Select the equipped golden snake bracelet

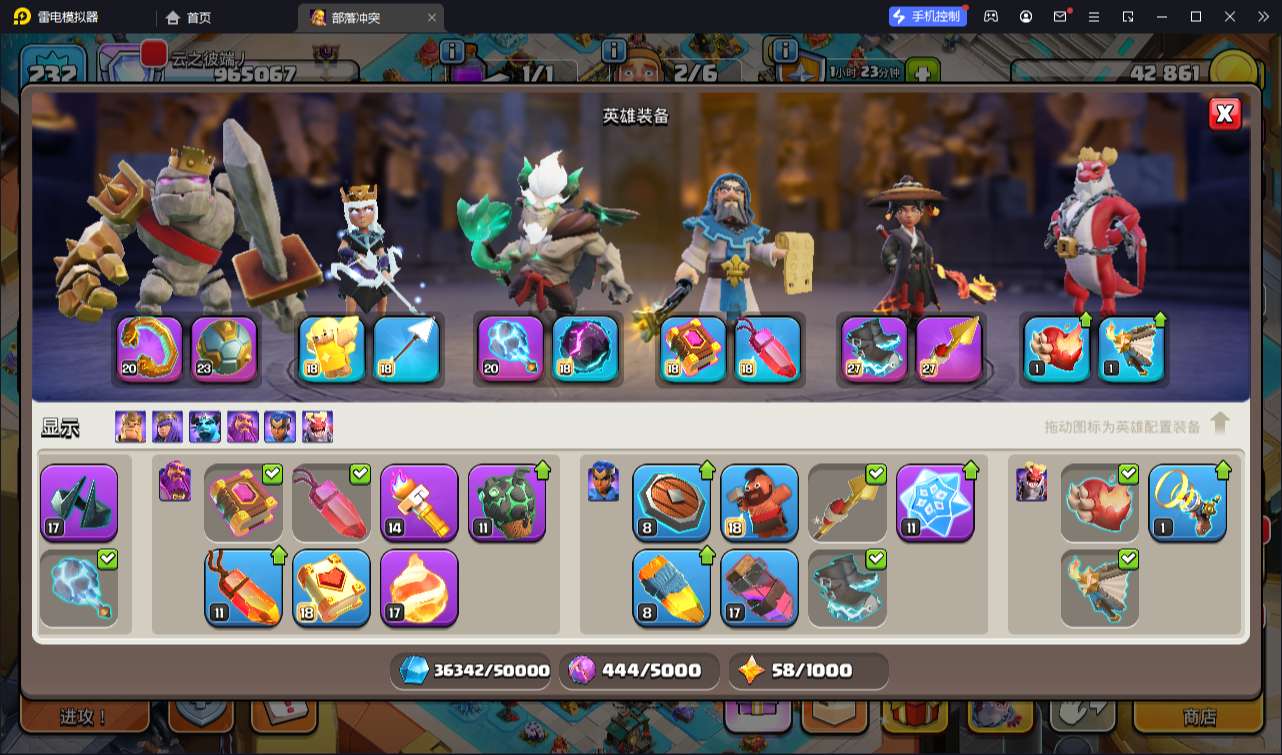click(150, 349)
